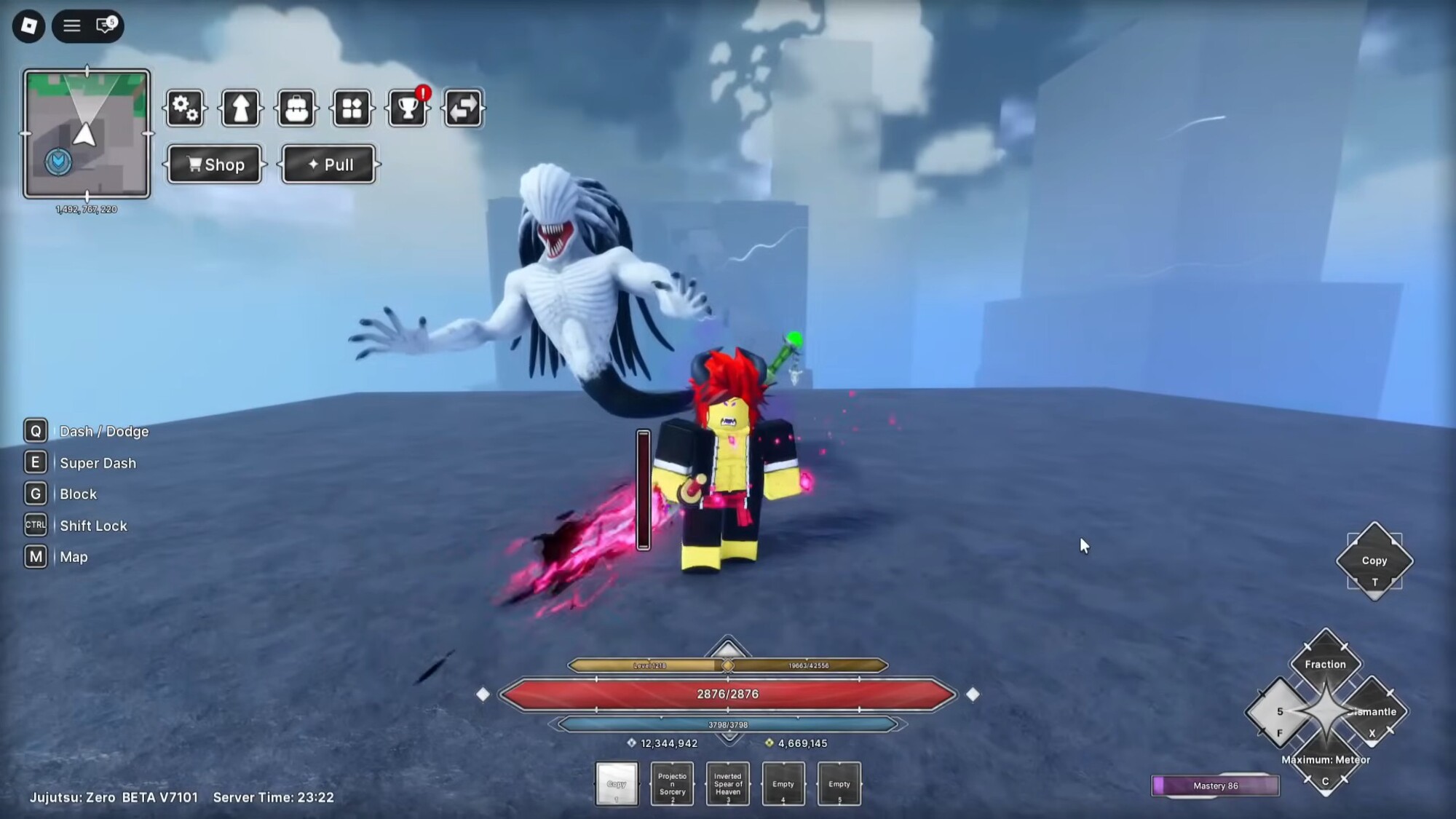This screenshot has height=819, width=1456.
Task: Open the Roblox hamburger menu
Action: pyautogui.click(x=71, y=26)
